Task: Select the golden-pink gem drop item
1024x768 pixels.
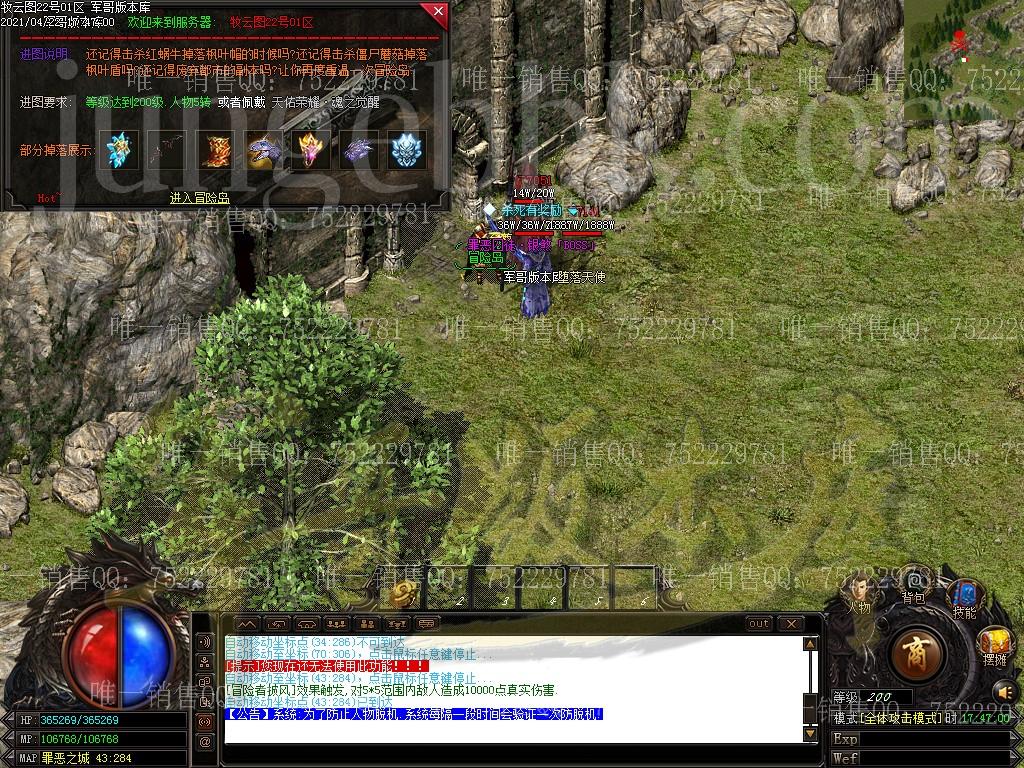Action: click(312, 149)
